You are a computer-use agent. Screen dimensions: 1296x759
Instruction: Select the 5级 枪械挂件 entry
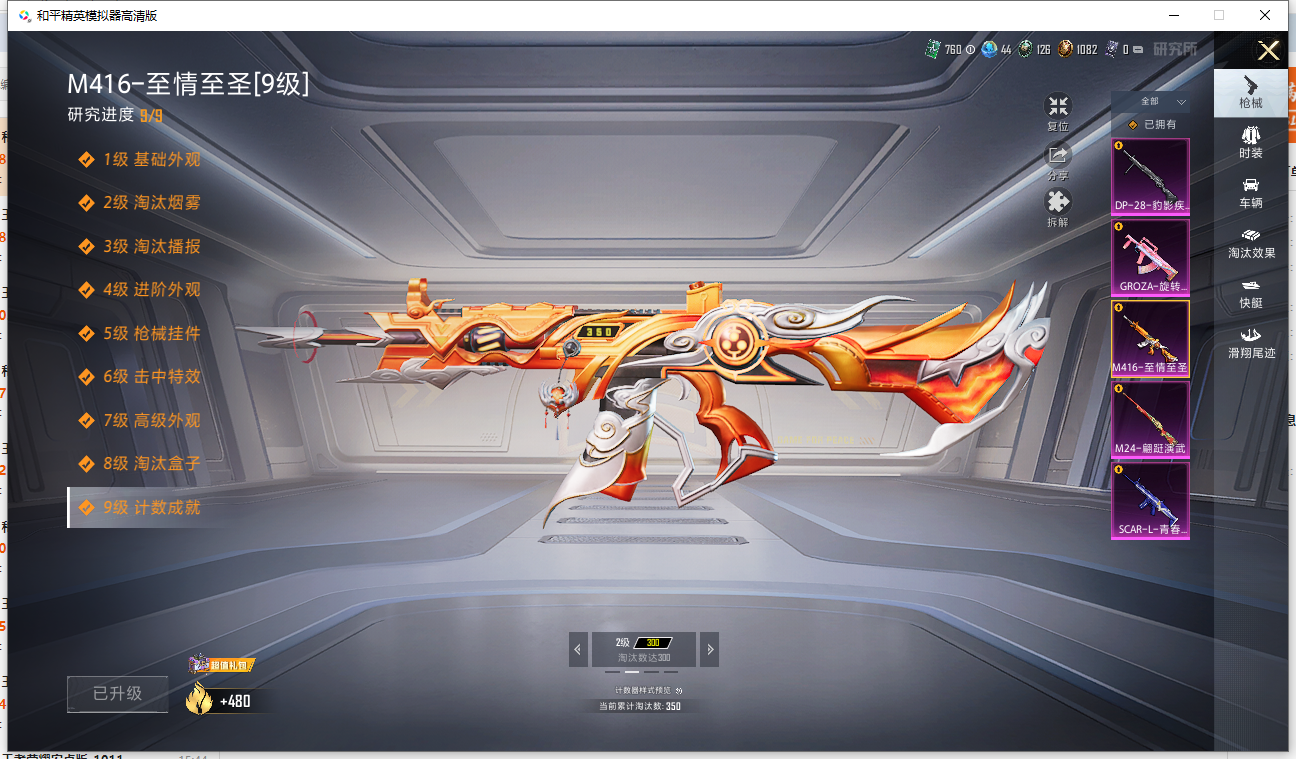[x=151, y=333]
